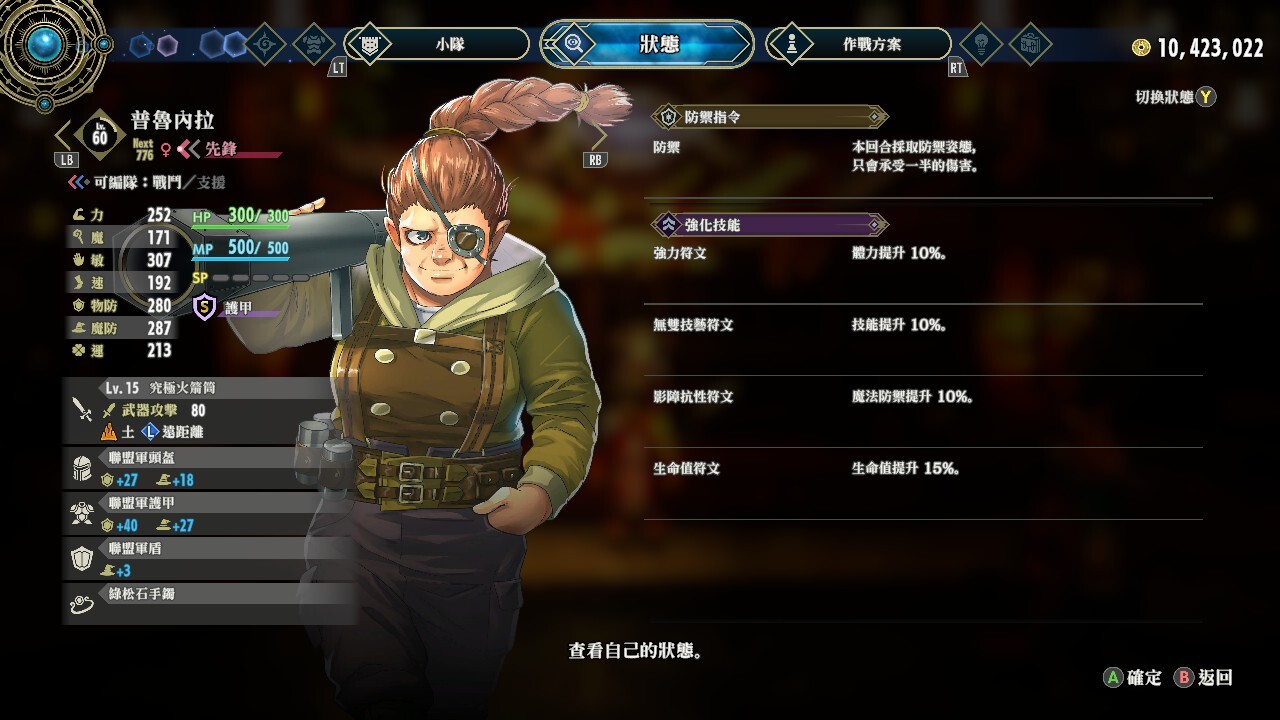Image resolution: width=1280 pixels, height=720 pixels.
Task: Open the bag icon tab at the end of the top bar
Action: point(1029,44)
